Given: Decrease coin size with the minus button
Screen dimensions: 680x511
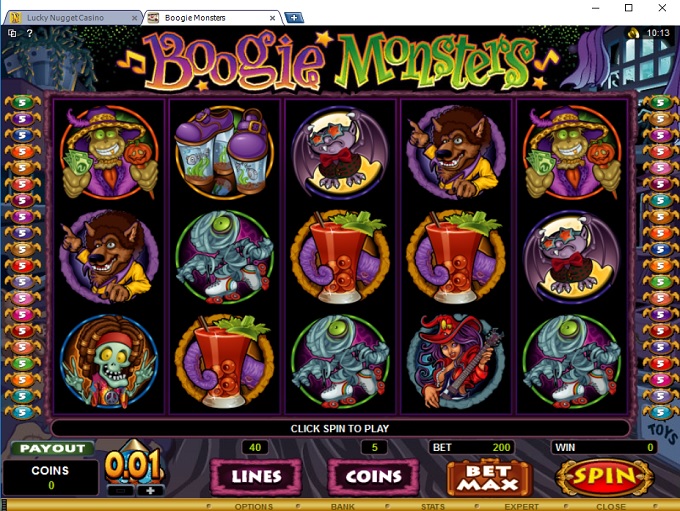Looking at the screenshot, I should tap(119, 490).
